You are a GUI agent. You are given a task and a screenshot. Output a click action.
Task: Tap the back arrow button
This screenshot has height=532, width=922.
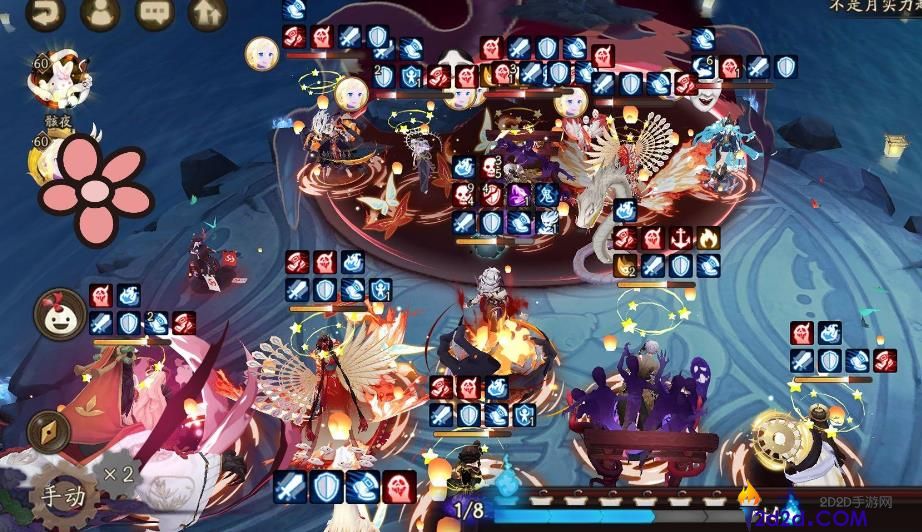click(45, 12)
